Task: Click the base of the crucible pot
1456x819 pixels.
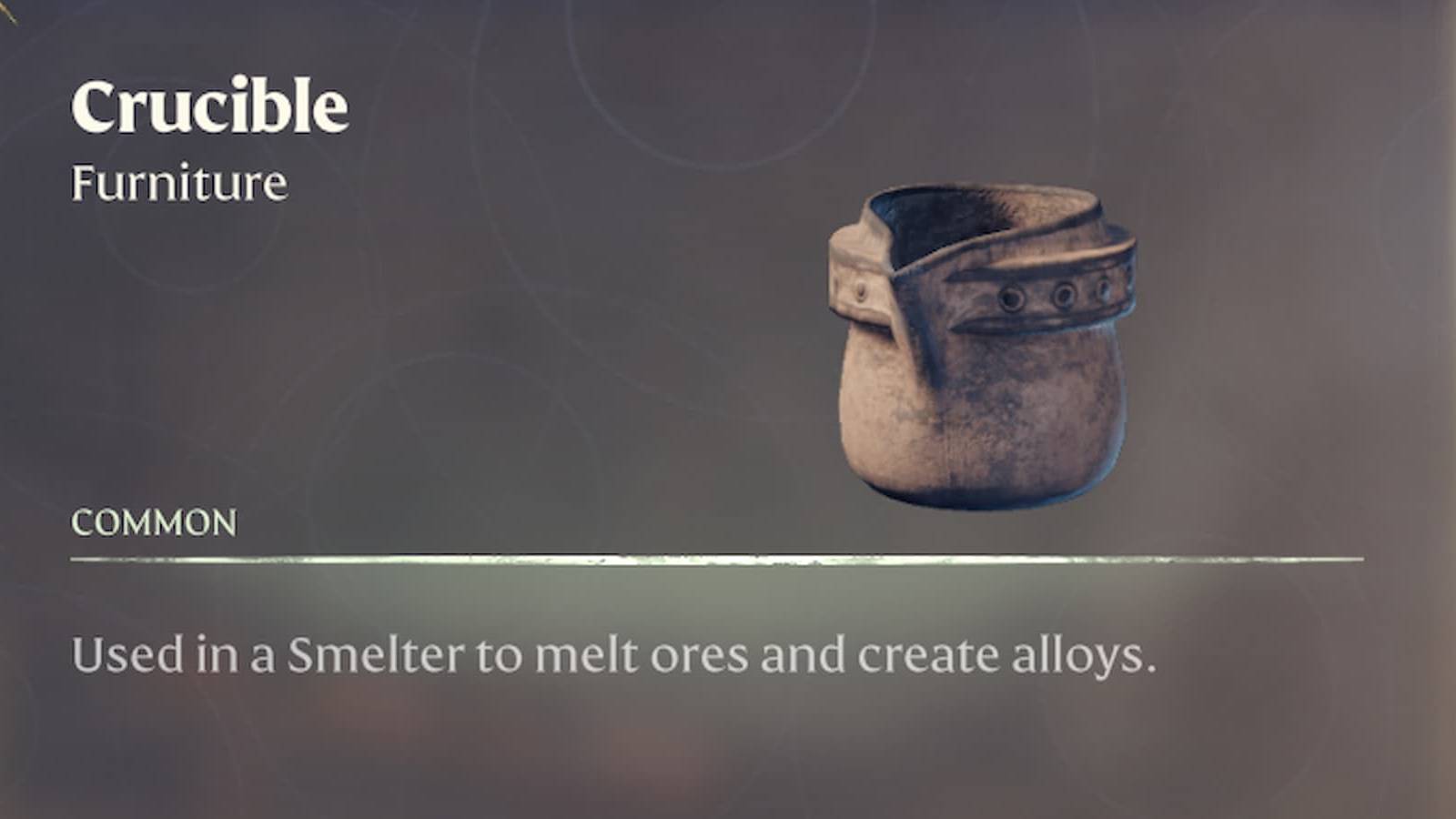Action: point(983,482)
